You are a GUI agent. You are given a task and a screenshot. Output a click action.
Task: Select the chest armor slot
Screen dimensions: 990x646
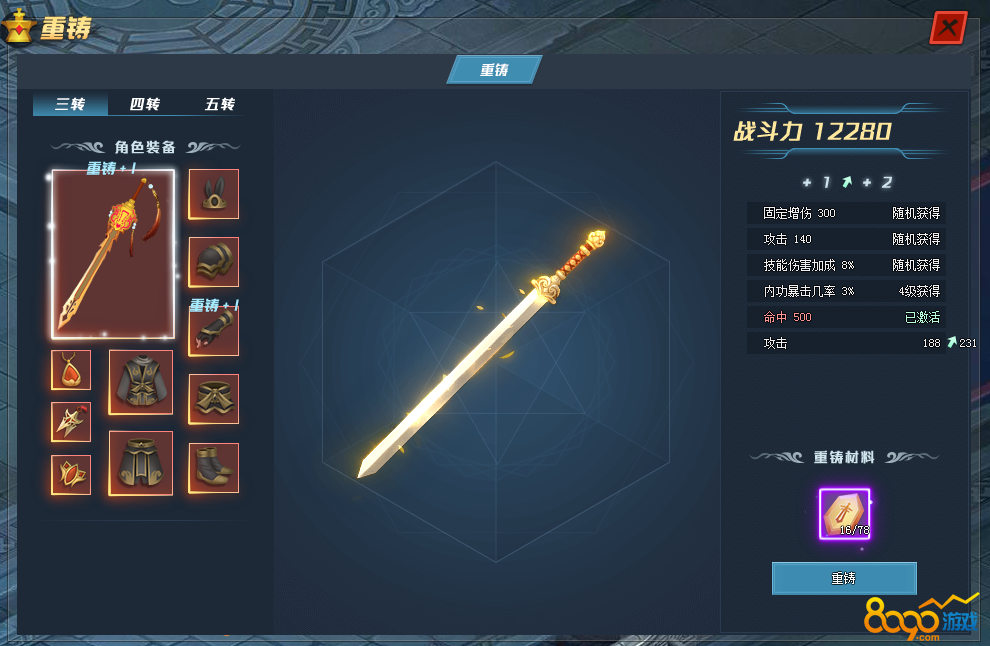point(141,382)
